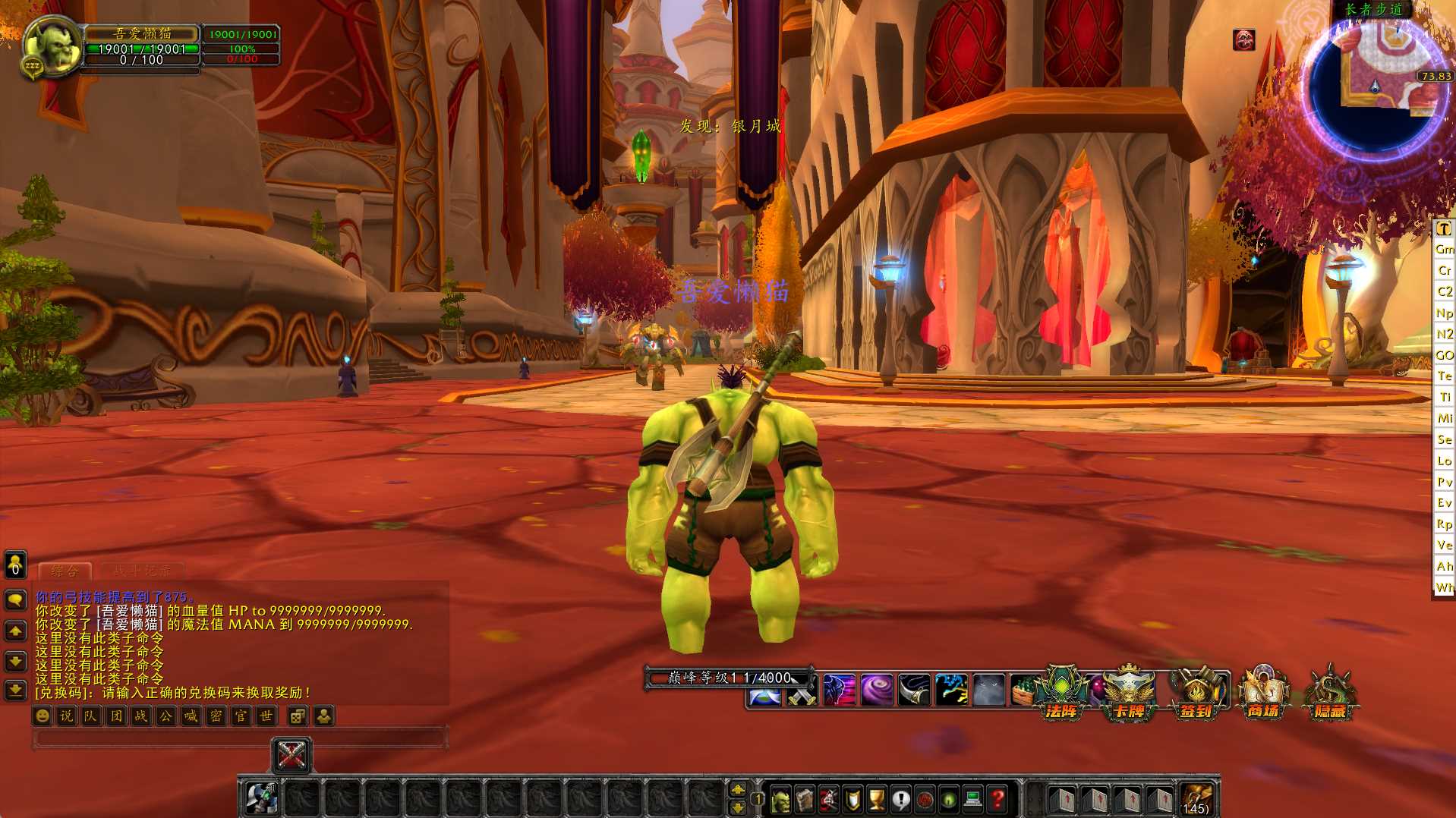
Task: Open the 签到 daily sign-in
Action: click(x=1196, y=693)
